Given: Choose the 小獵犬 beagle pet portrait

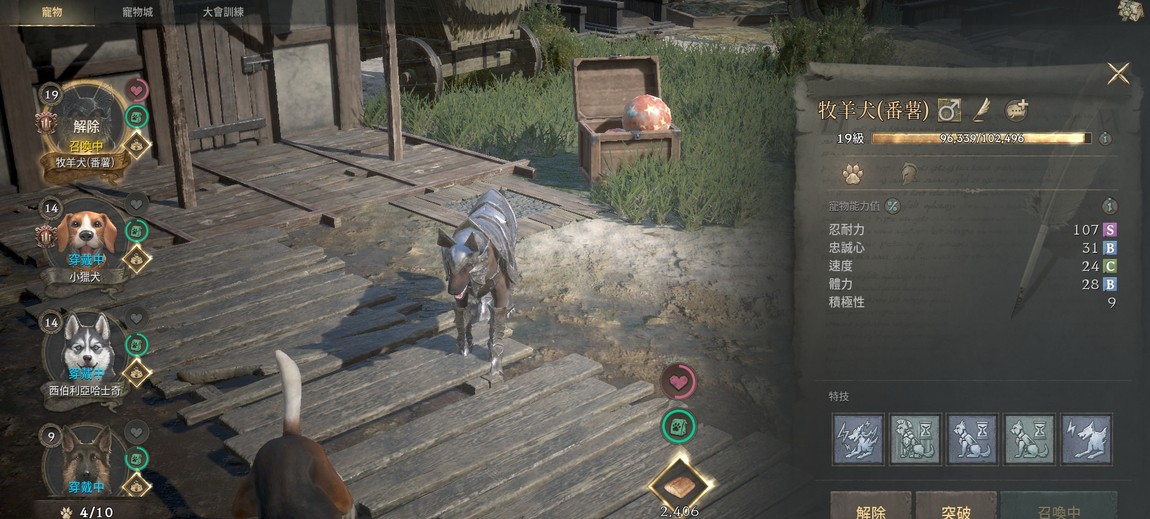Looking at the screenshot, I should pyautogui.click(x=84, y=238).
